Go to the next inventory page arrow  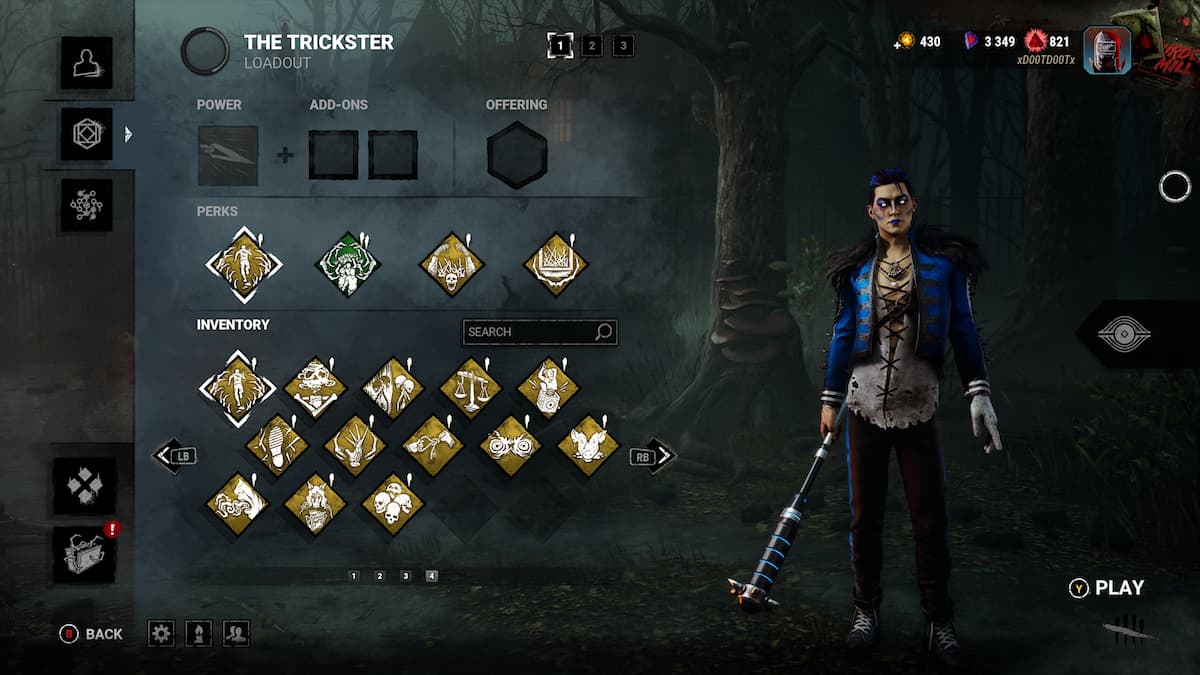[x=662, y=456]
